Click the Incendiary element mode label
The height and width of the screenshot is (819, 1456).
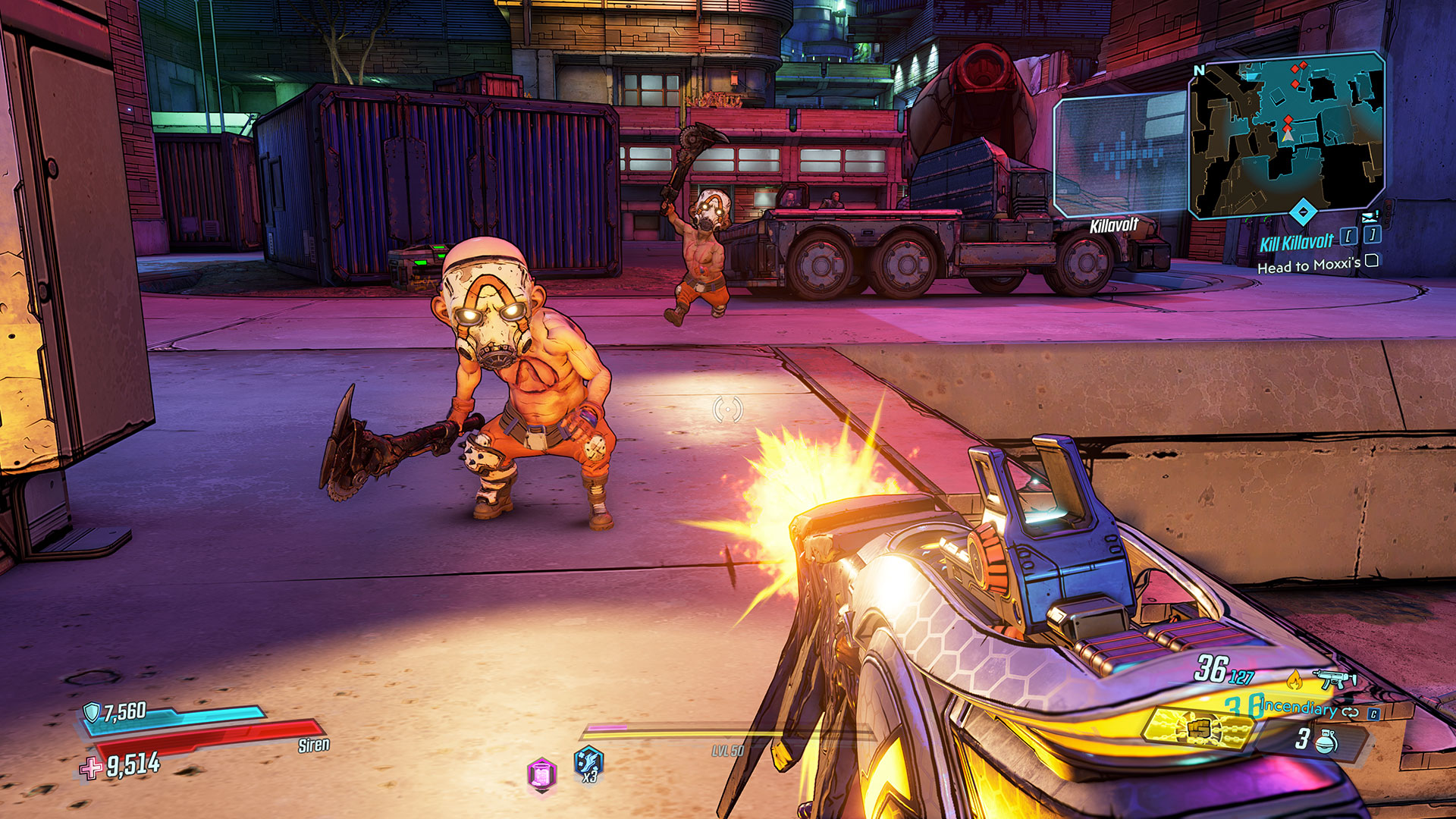pos(1298,708)
